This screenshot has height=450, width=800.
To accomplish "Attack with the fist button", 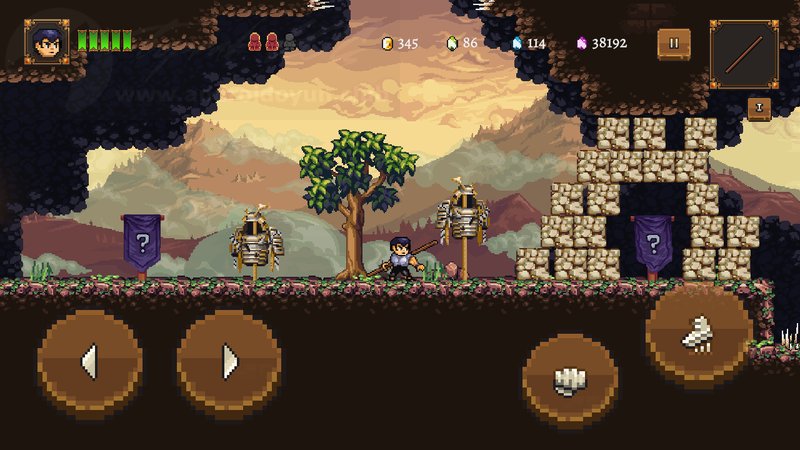I will pyautogui.click(x=569, y=380).
